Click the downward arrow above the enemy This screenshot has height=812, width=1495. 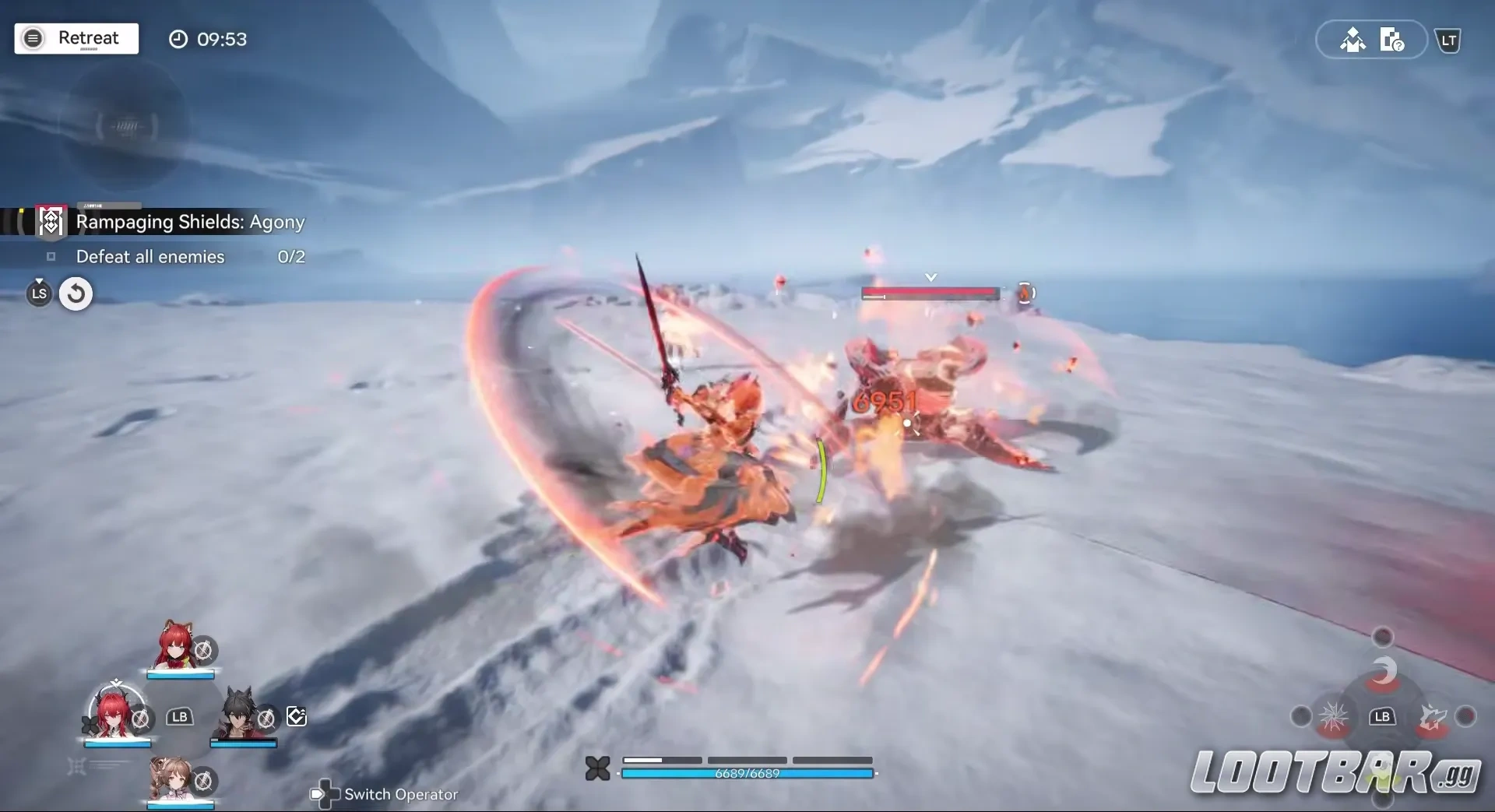tap(930, 276)
